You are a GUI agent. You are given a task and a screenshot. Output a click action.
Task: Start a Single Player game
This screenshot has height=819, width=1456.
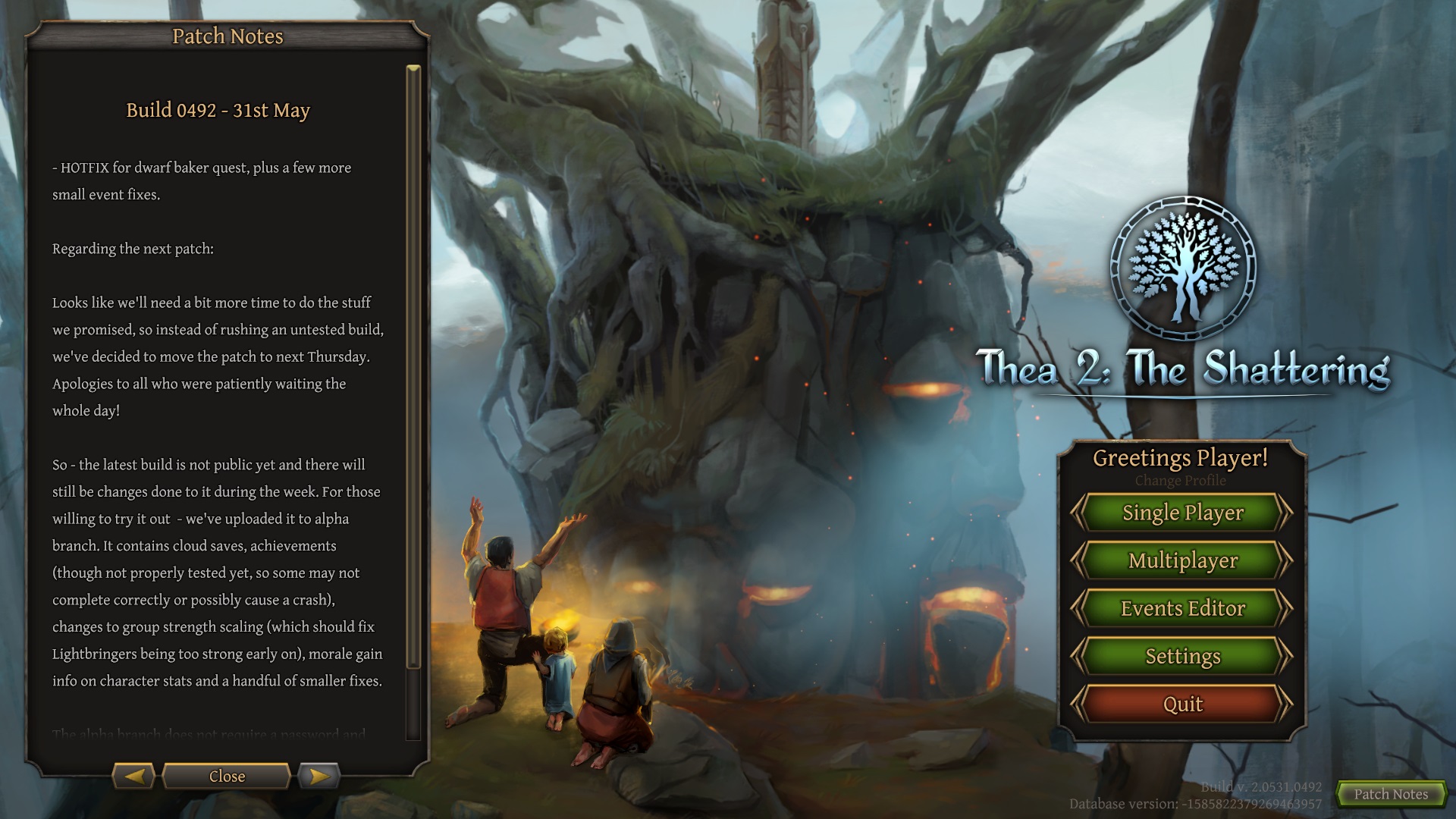pyautogui.click(x=1182, y=513)
